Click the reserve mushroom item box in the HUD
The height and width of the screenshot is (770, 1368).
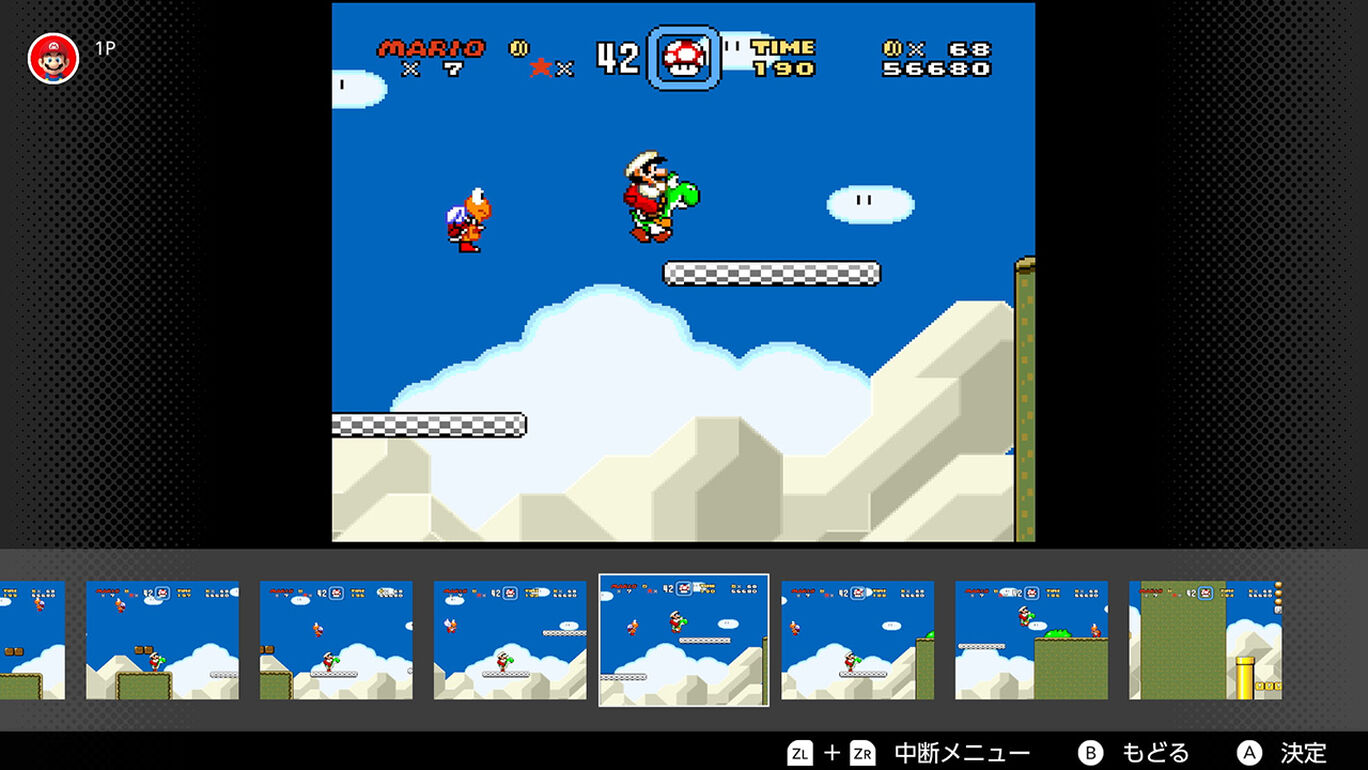click(684, 58)
